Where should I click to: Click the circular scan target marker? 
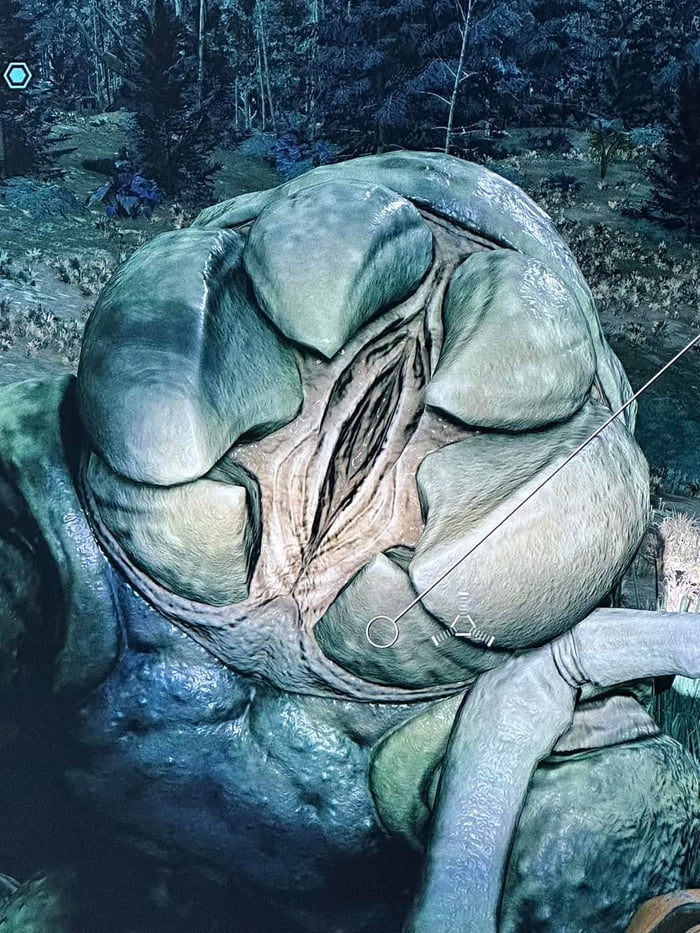pos(382,631)
